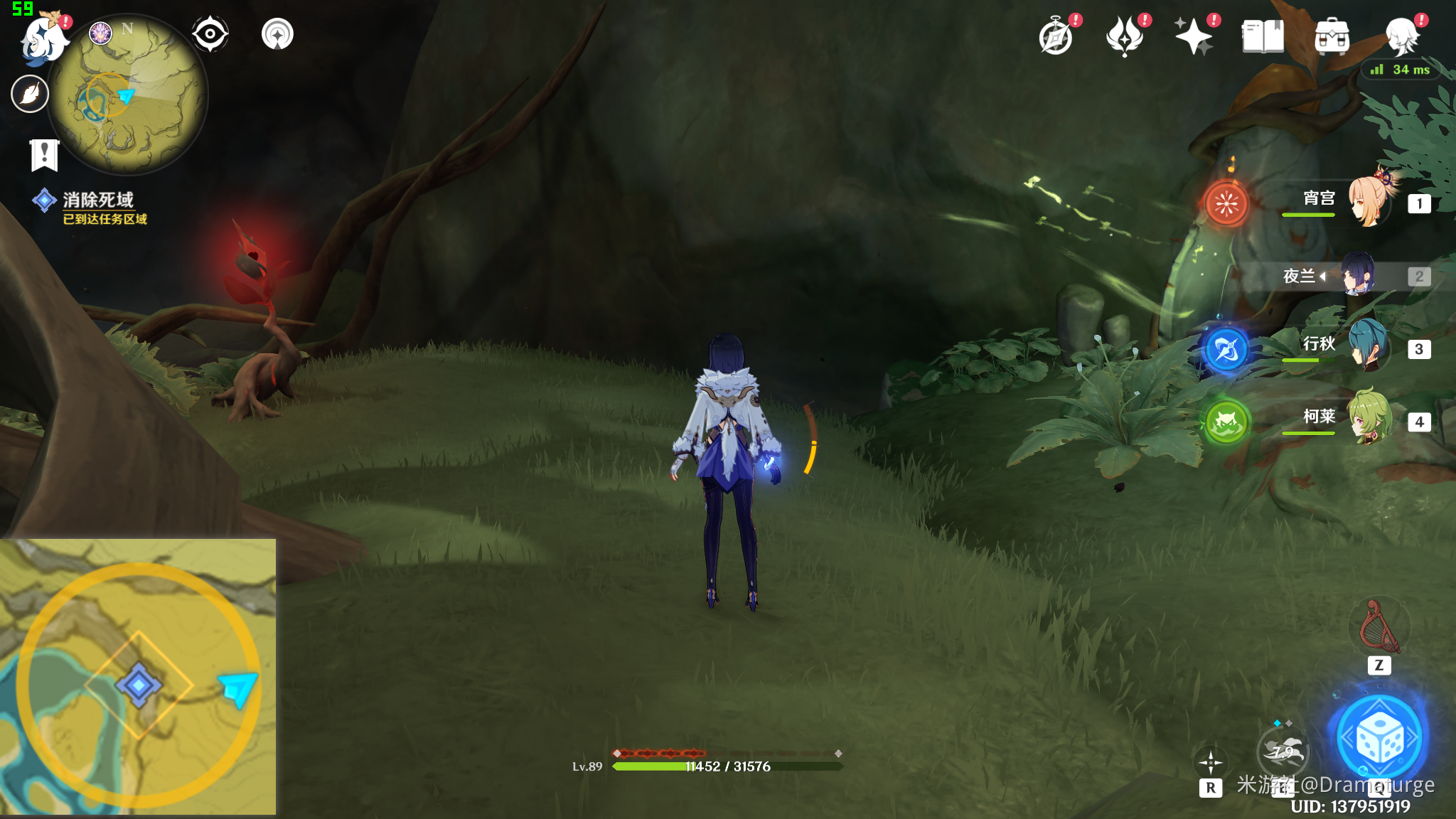Open the adventure compass icon
This screenshot has height=819, width=1456.
pos(1056,37)
